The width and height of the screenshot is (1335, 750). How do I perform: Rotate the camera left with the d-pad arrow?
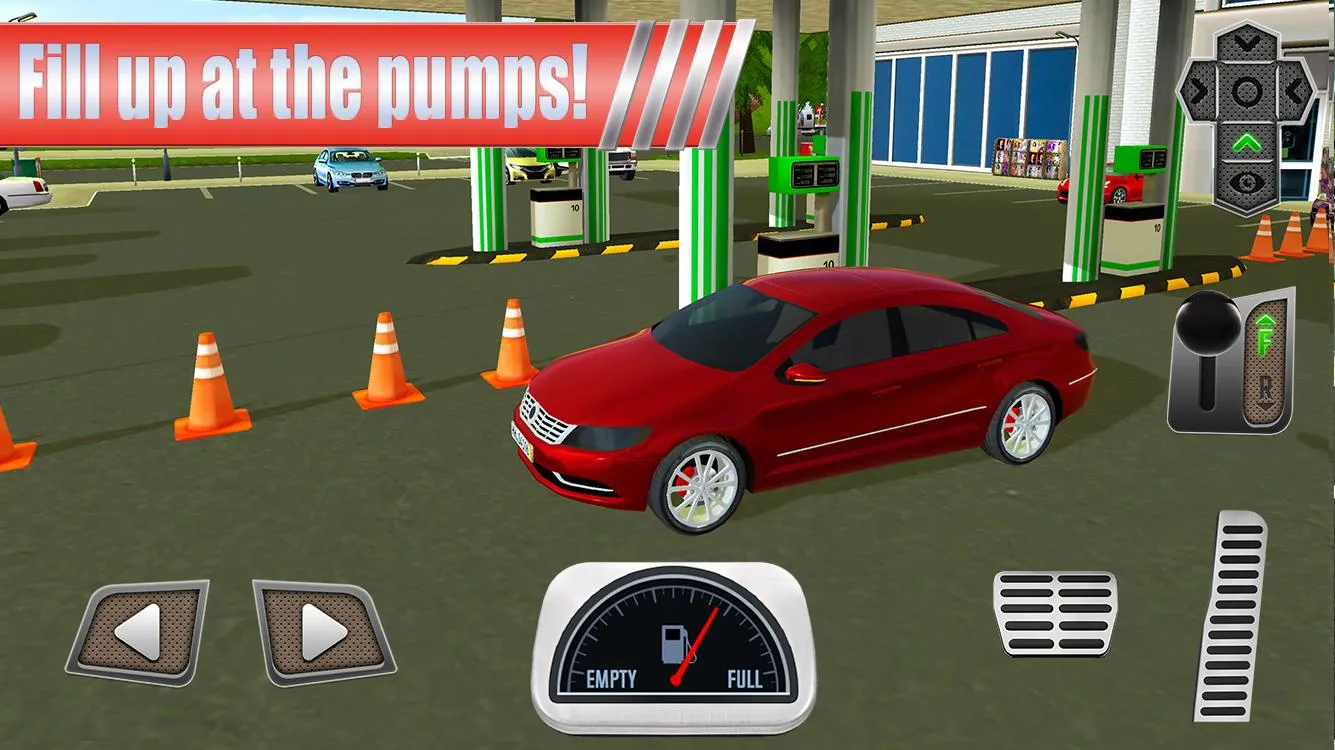pyautogui.click(x=1199, y=90)
